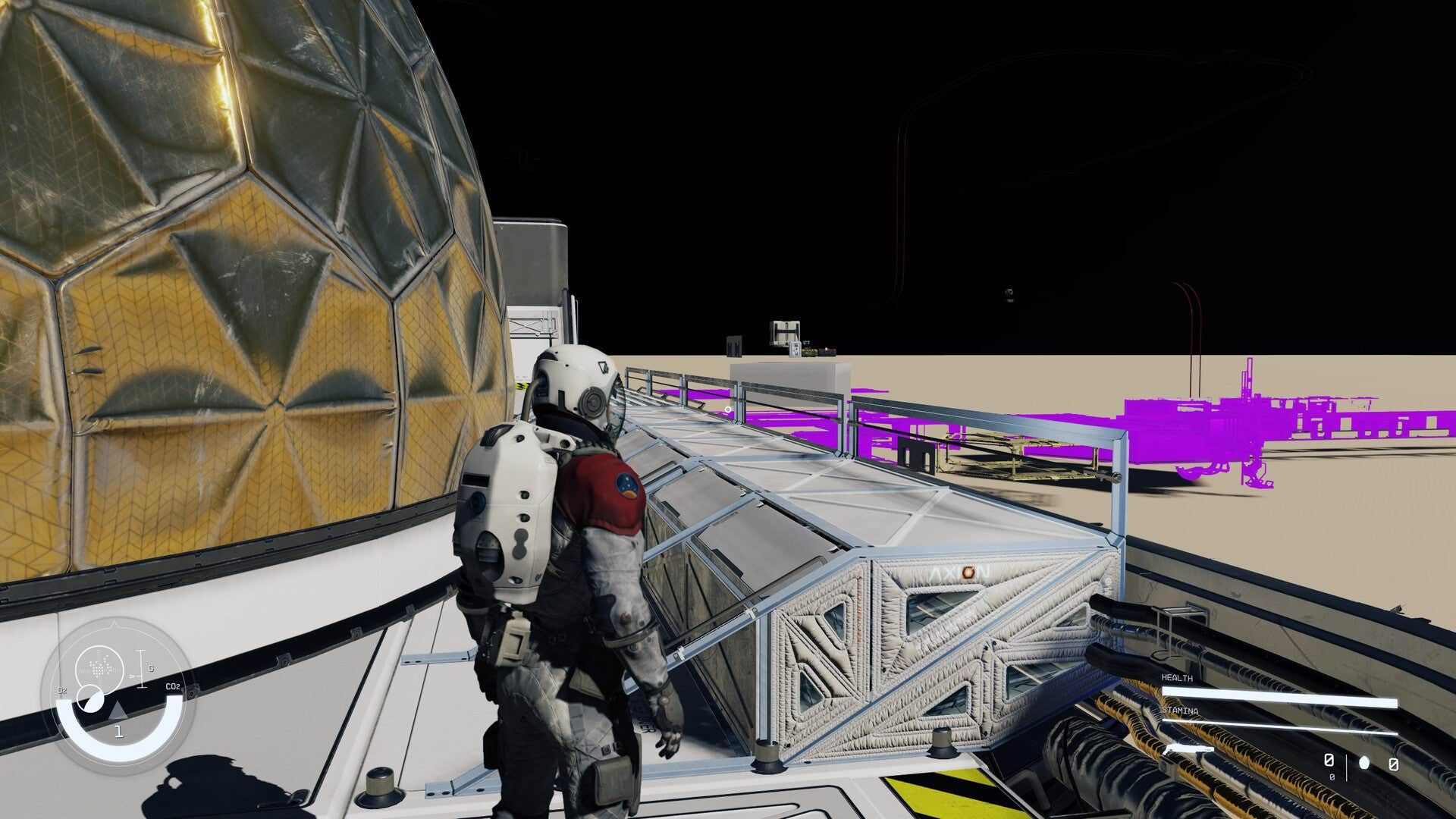
Task: Select the pistol weapon icon near ammo counter
Action: point(1188,749)
